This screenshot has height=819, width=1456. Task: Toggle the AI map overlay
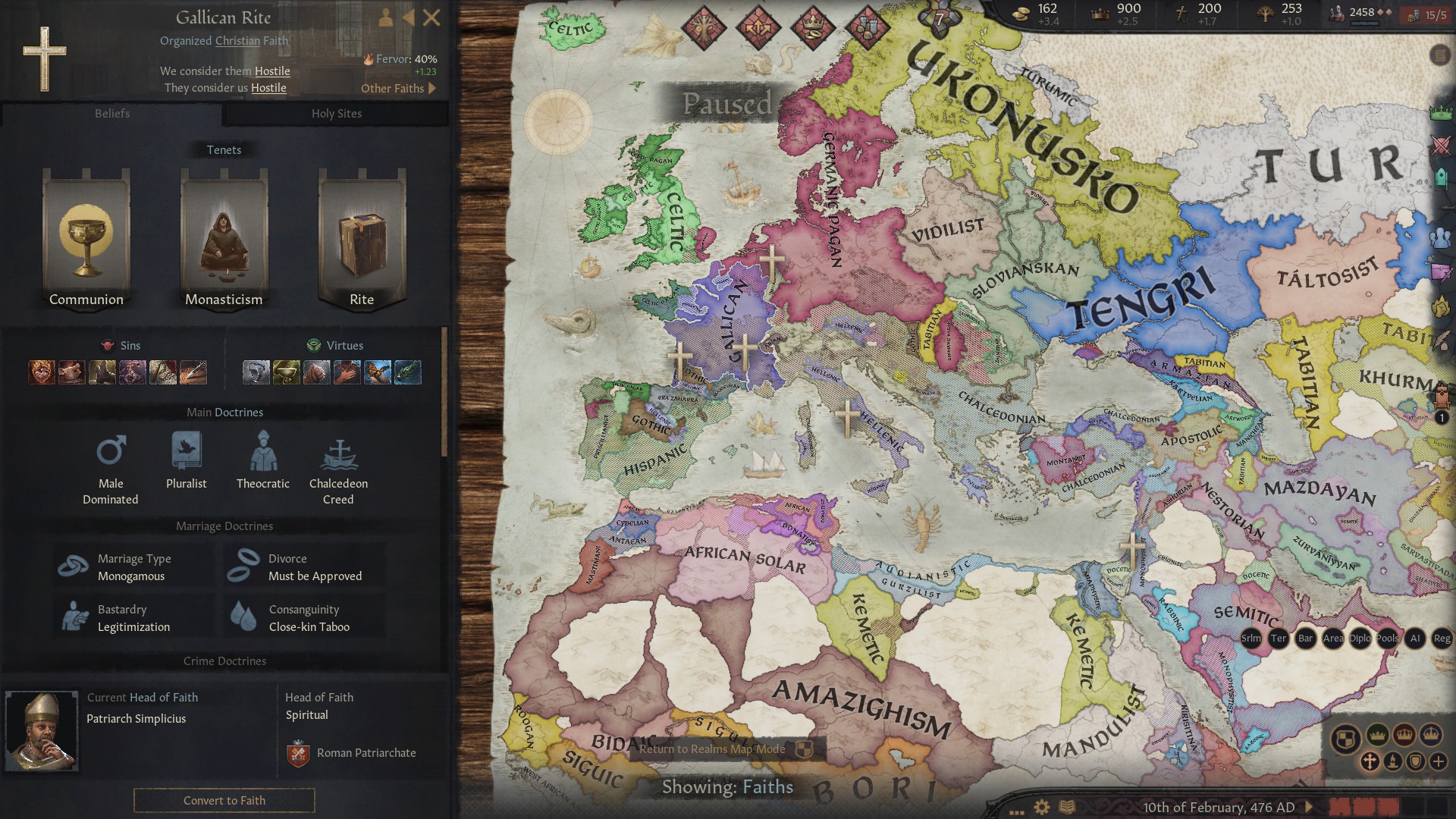pos(1416,639)
